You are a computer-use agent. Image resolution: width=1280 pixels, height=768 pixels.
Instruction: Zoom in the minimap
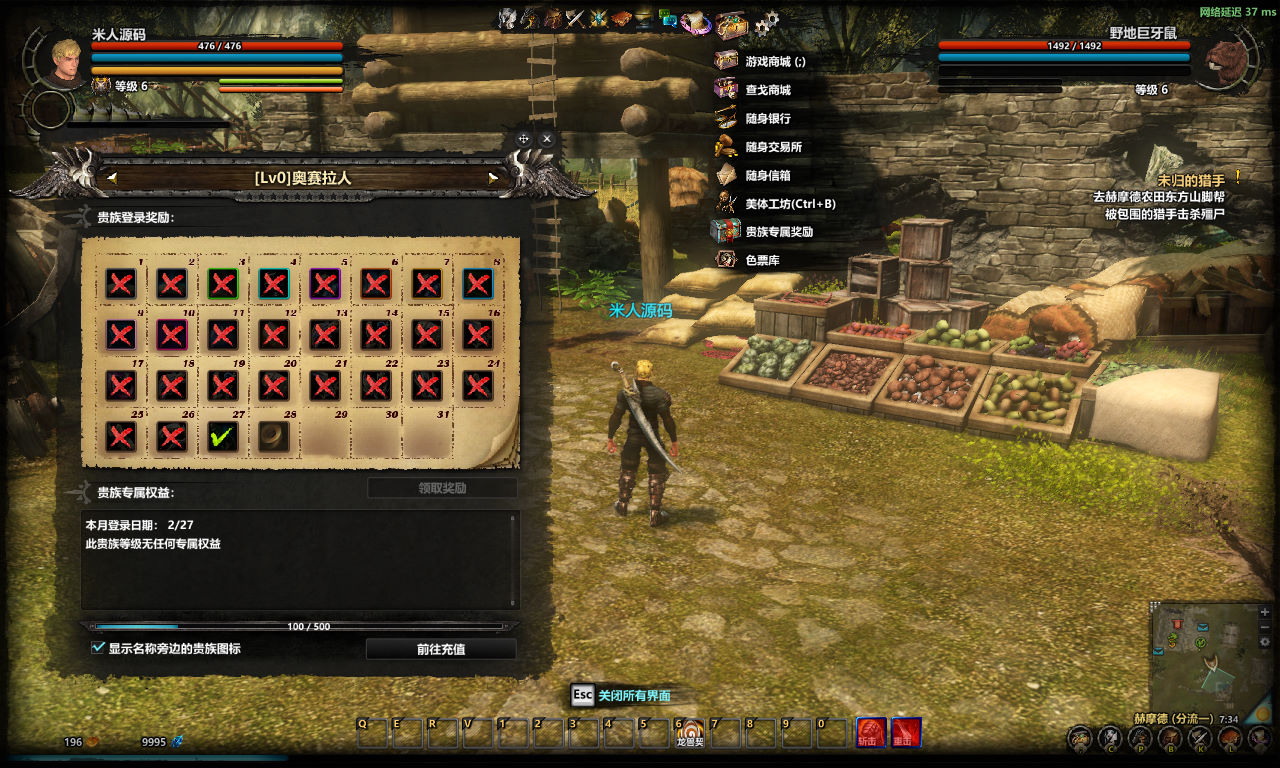[x=1265, y=611]
